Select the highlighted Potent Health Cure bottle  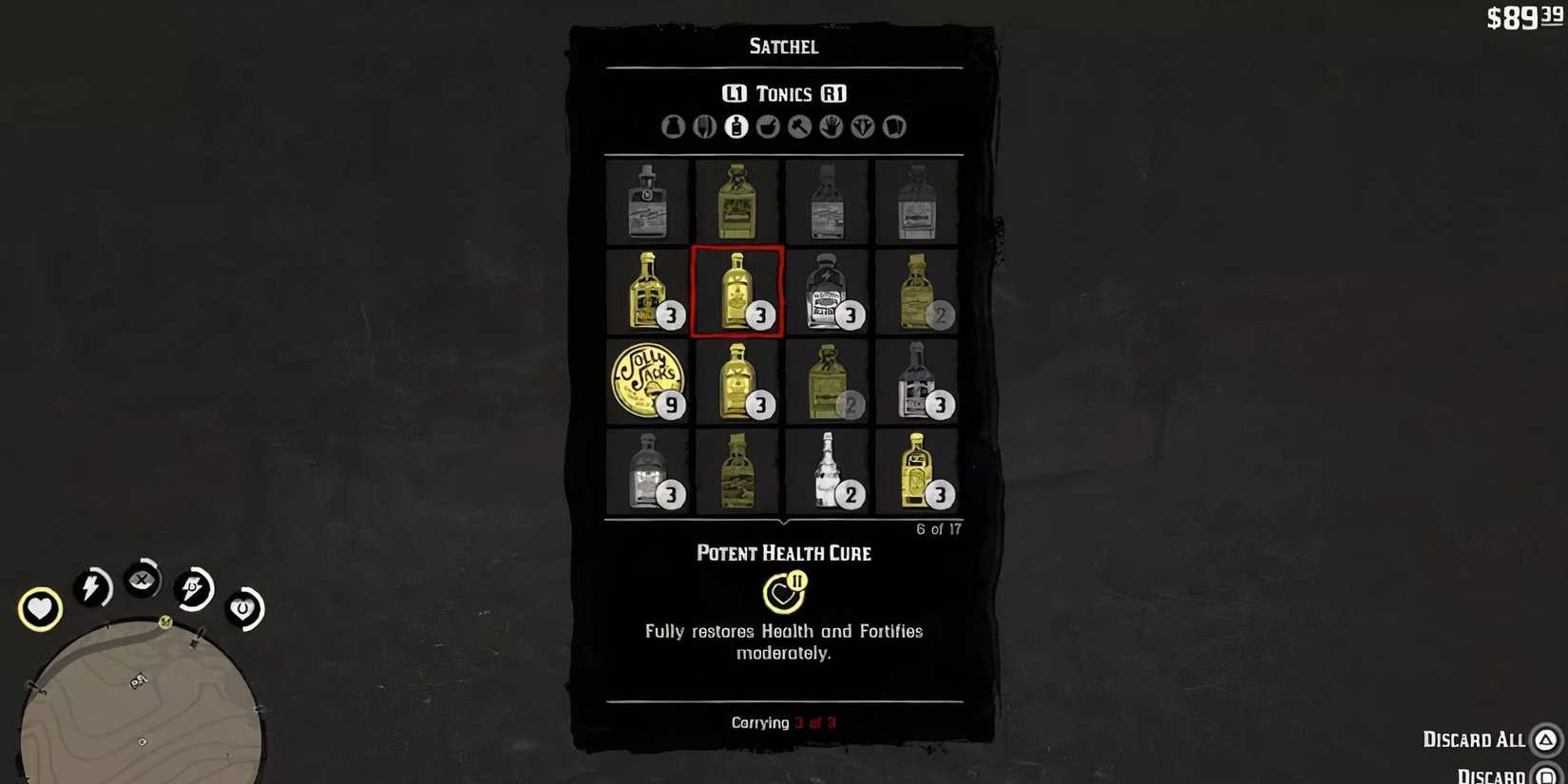738,293
